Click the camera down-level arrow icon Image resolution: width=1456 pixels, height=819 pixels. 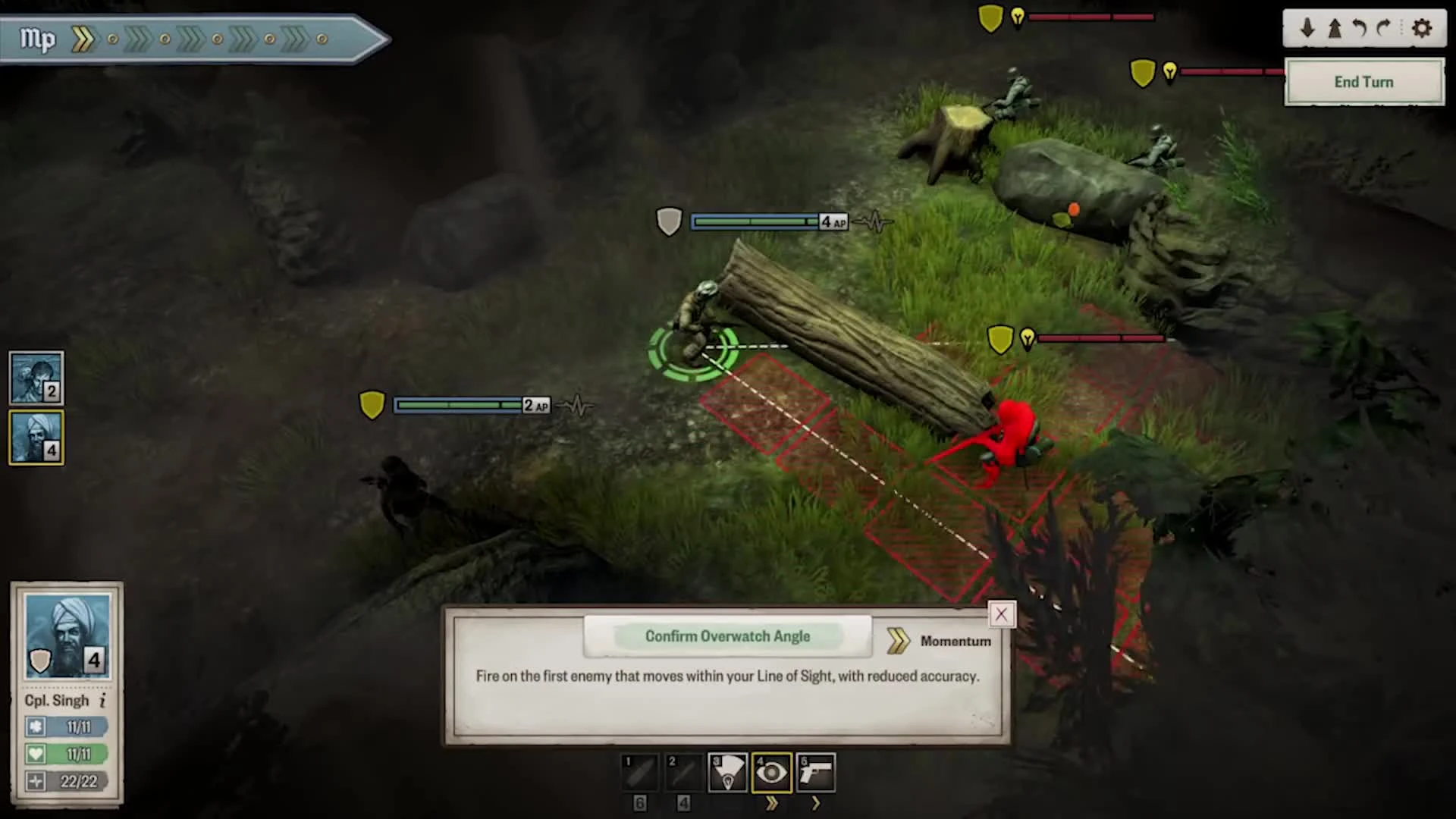[1307, 29]
